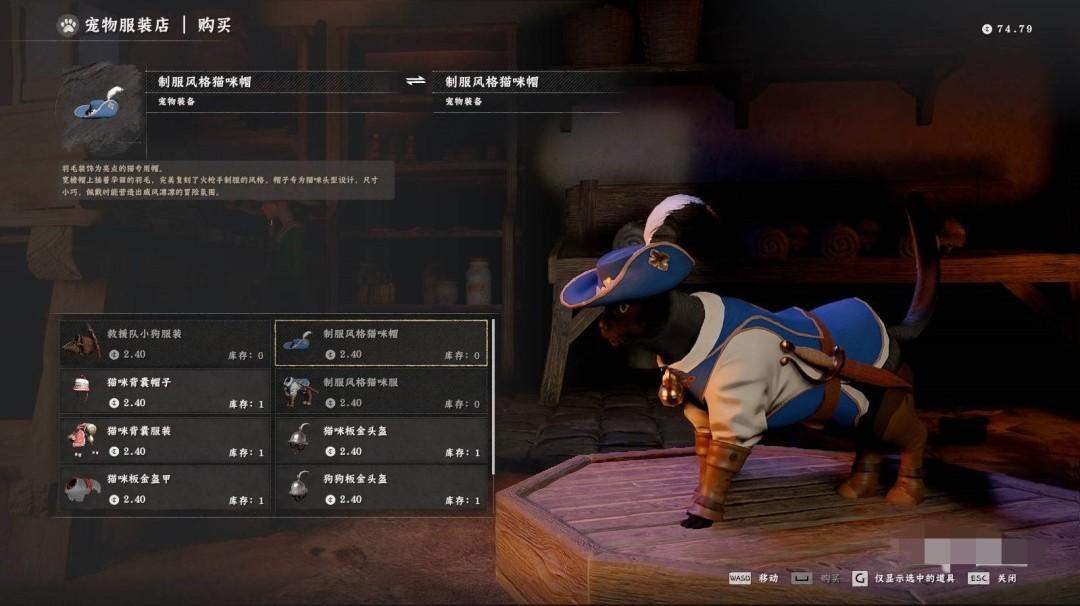This screenshot has width=1080, height=606.
Task: Select the 猫咪背囊帽子 item
Action: pyautogui.click(x=165, y=391)
